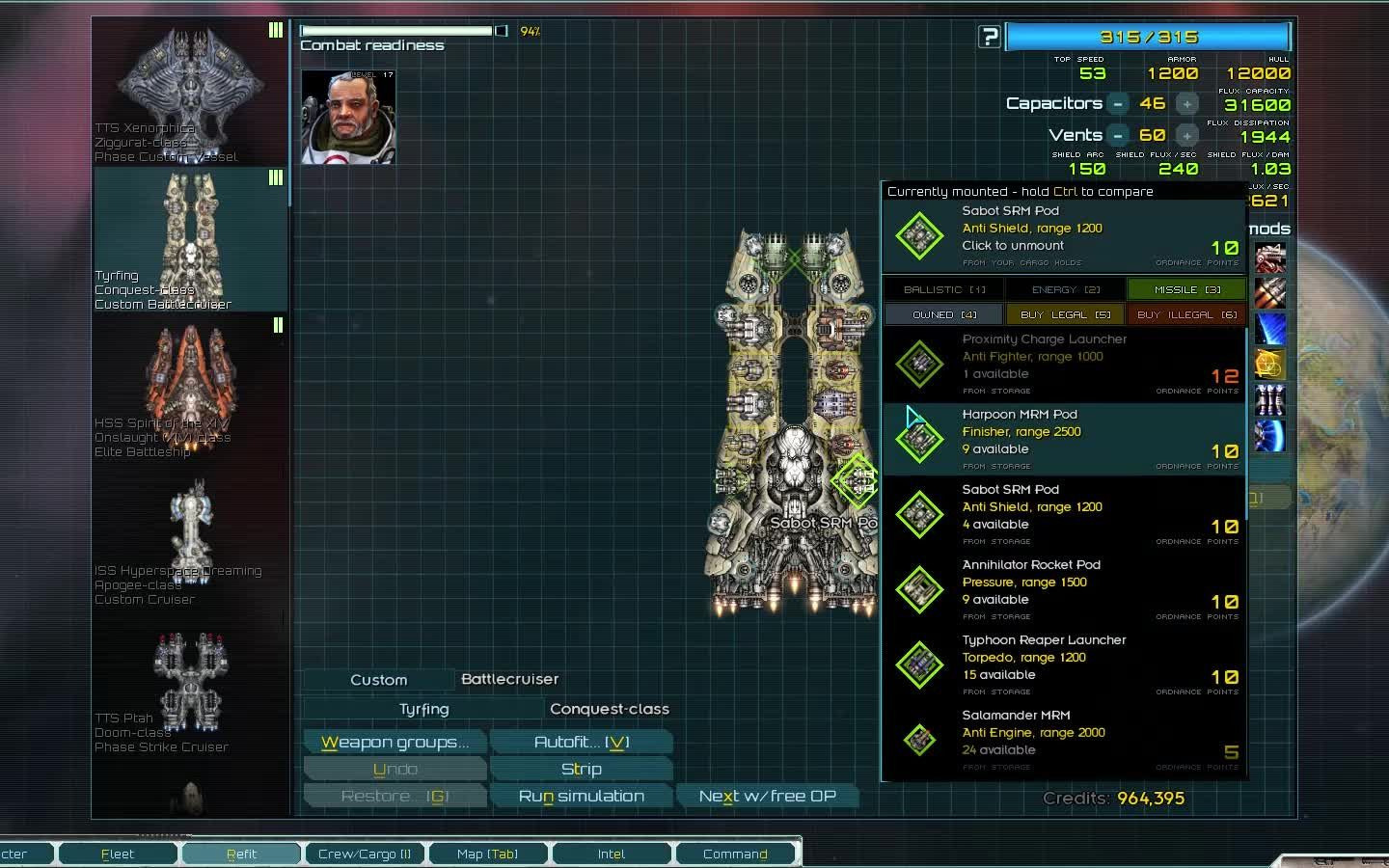The width and height of the screenshot is (1389, 868).
Task: Increase Vents with the plus stepper
Action: pos(1186,135)
